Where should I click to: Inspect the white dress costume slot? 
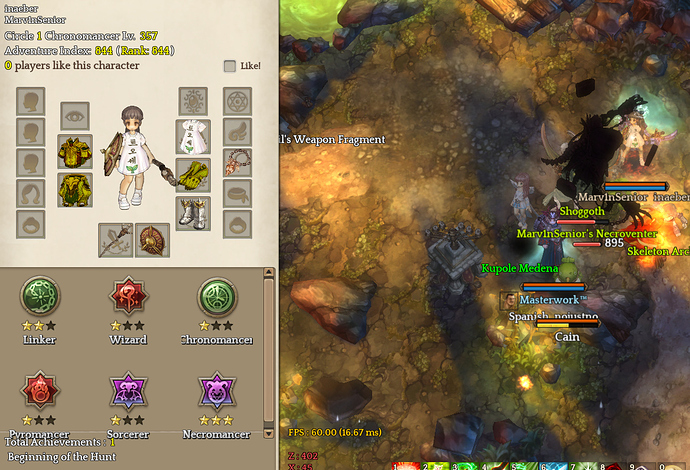193,136
